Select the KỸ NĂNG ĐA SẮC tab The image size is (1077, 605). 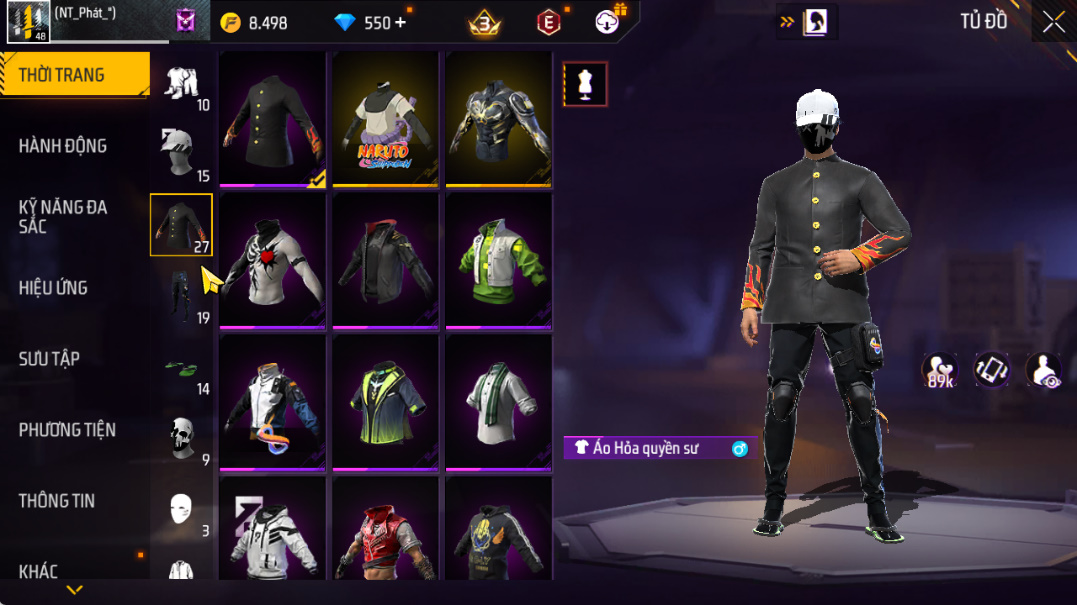tap(62, 216)
